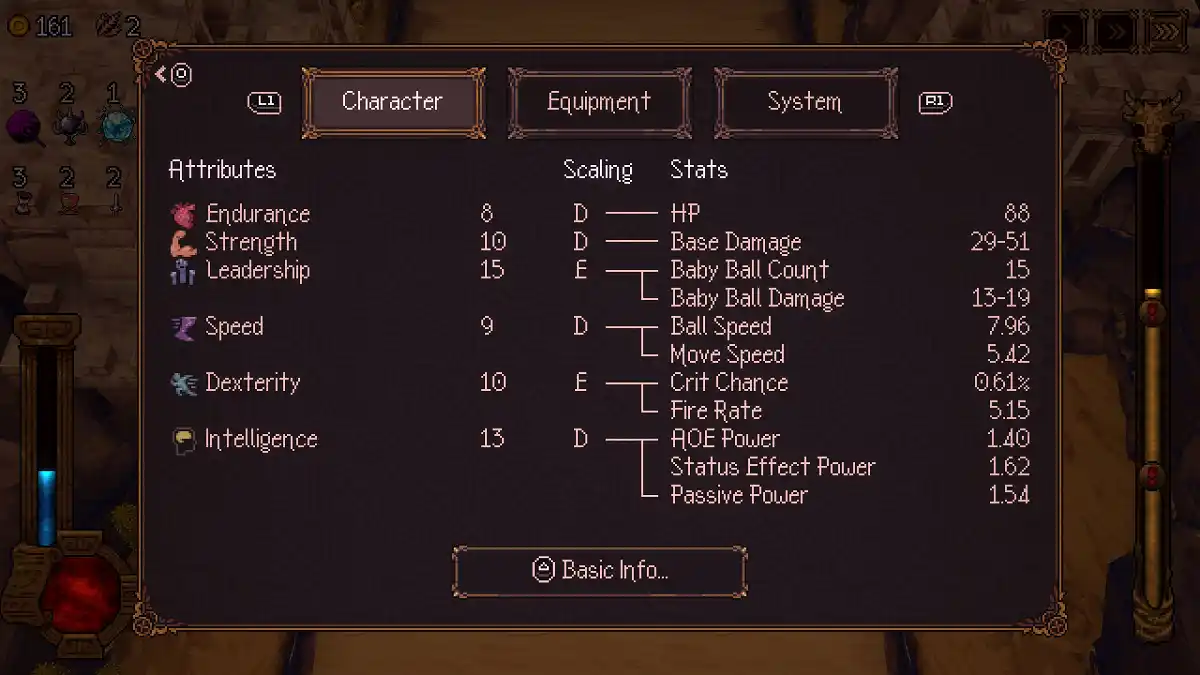Screen dimensions: 1200x675
Task: Select the Character tab
Action: tap(392, 102)
